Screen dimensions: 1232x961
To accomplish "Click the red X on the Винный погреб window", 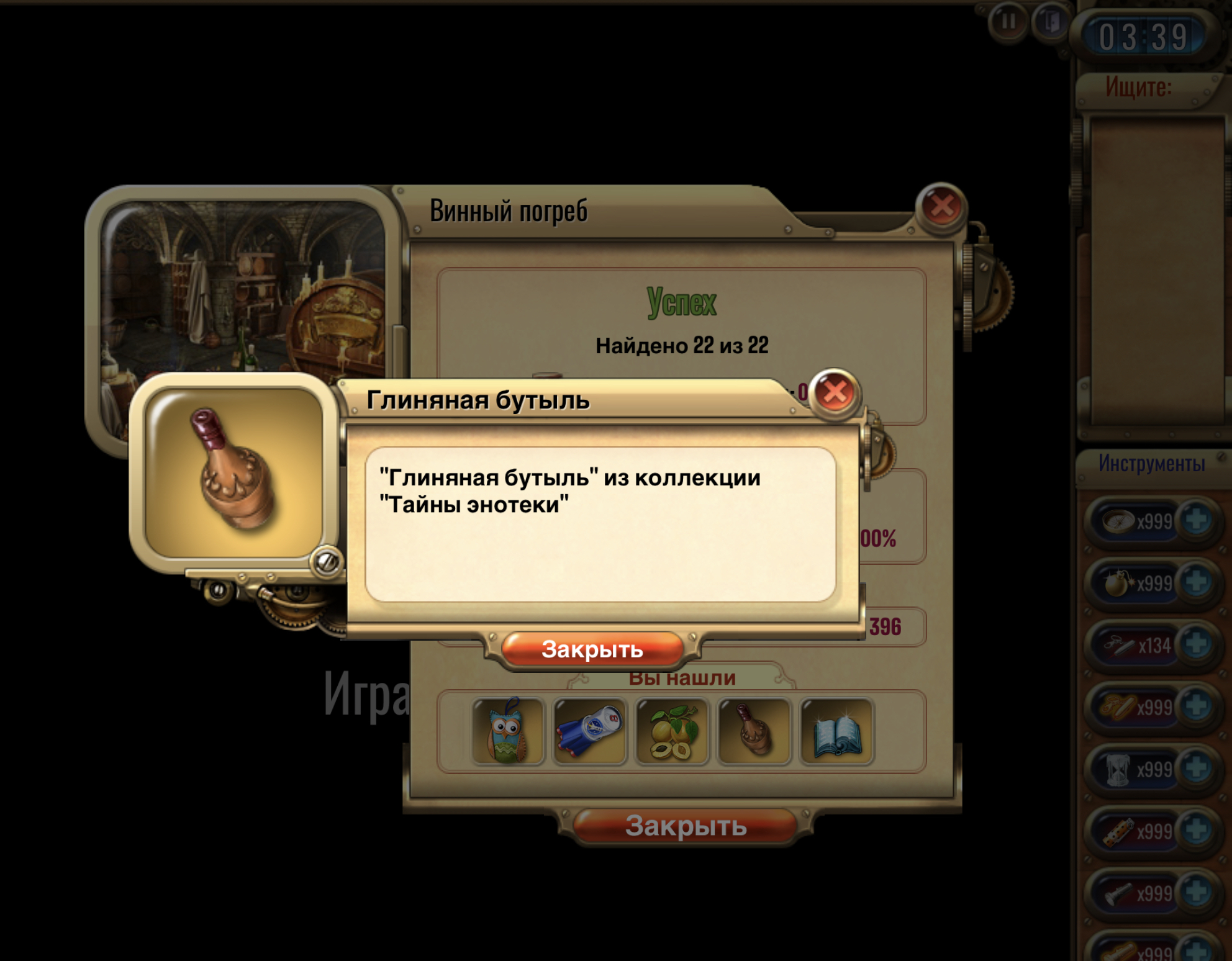I will pyautogui.click(x=941, y=207).
